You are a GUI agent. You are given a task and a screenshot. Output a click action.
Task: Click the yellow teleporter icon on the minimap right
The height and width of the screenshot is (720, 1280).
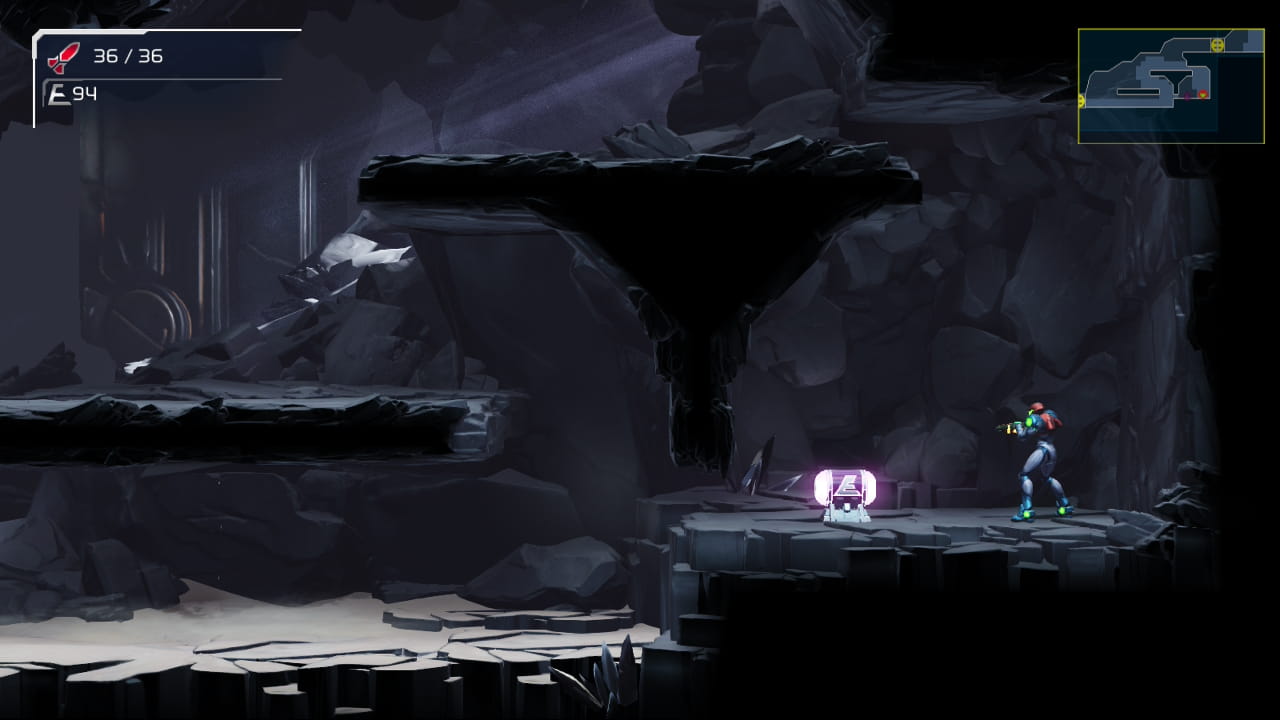click(1217, 44)
